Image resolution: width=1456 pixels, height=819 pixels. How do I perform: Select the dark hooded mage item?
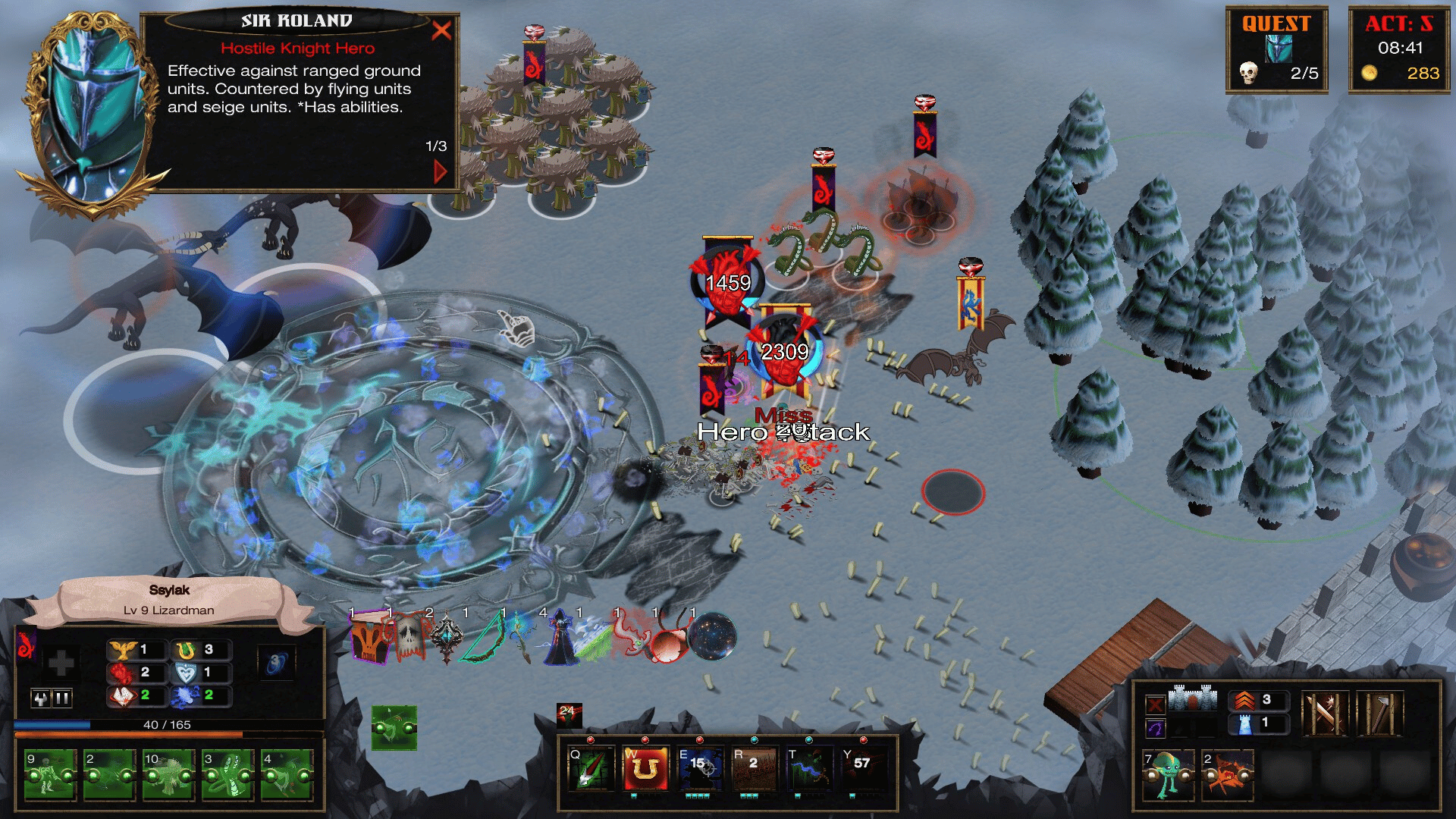coord(560,638)
